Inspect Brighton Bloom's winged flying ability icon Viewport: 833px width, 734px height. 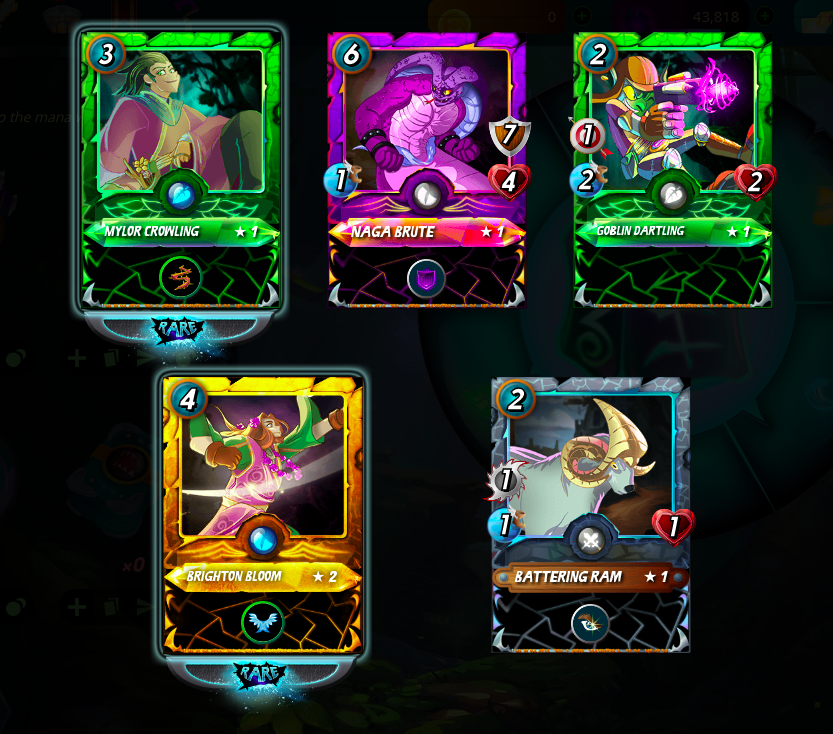coord(263,622)
